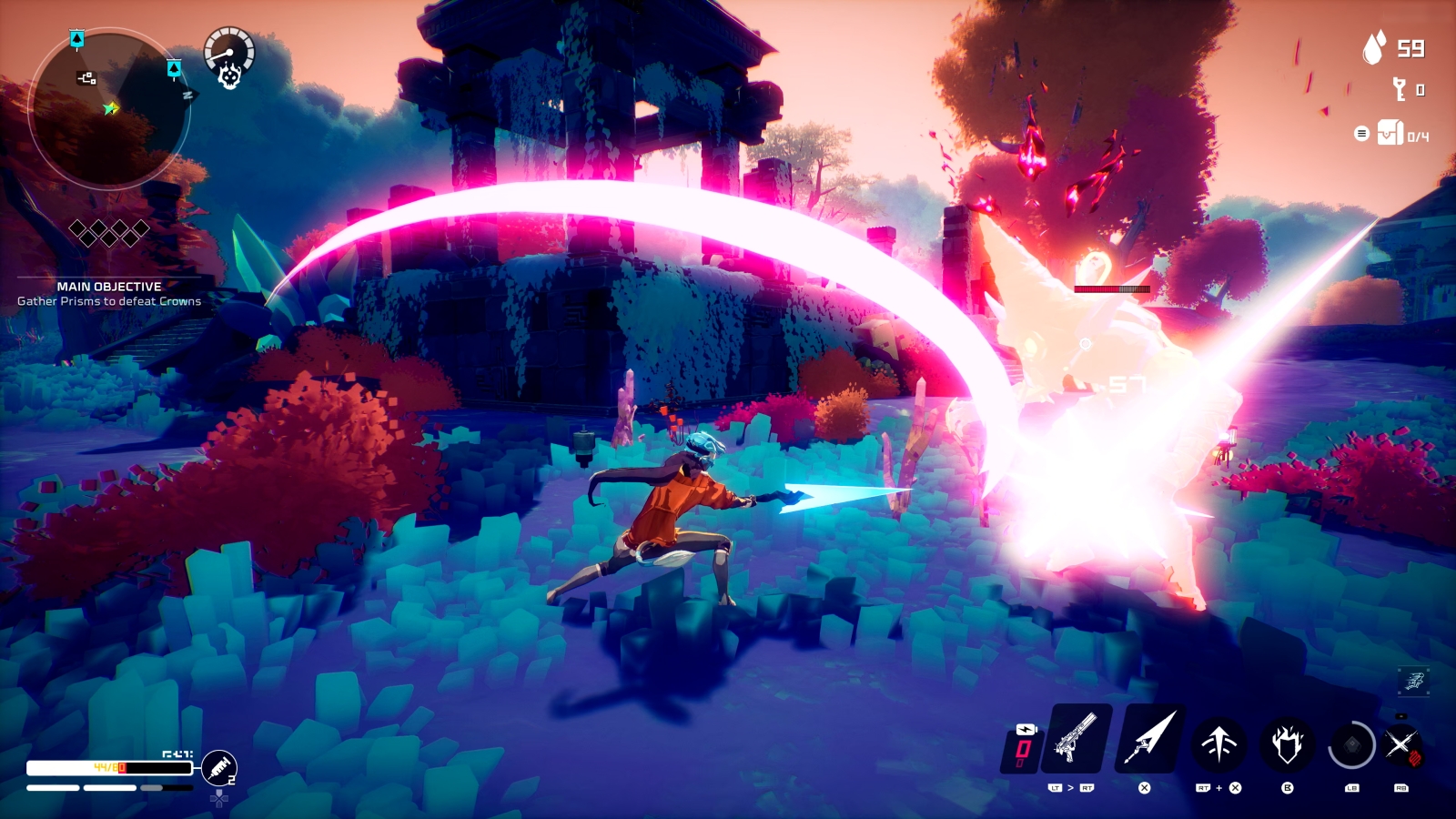Activate the upward dash ability icon
The image size is (1456, 819).
coord(1219,744)
